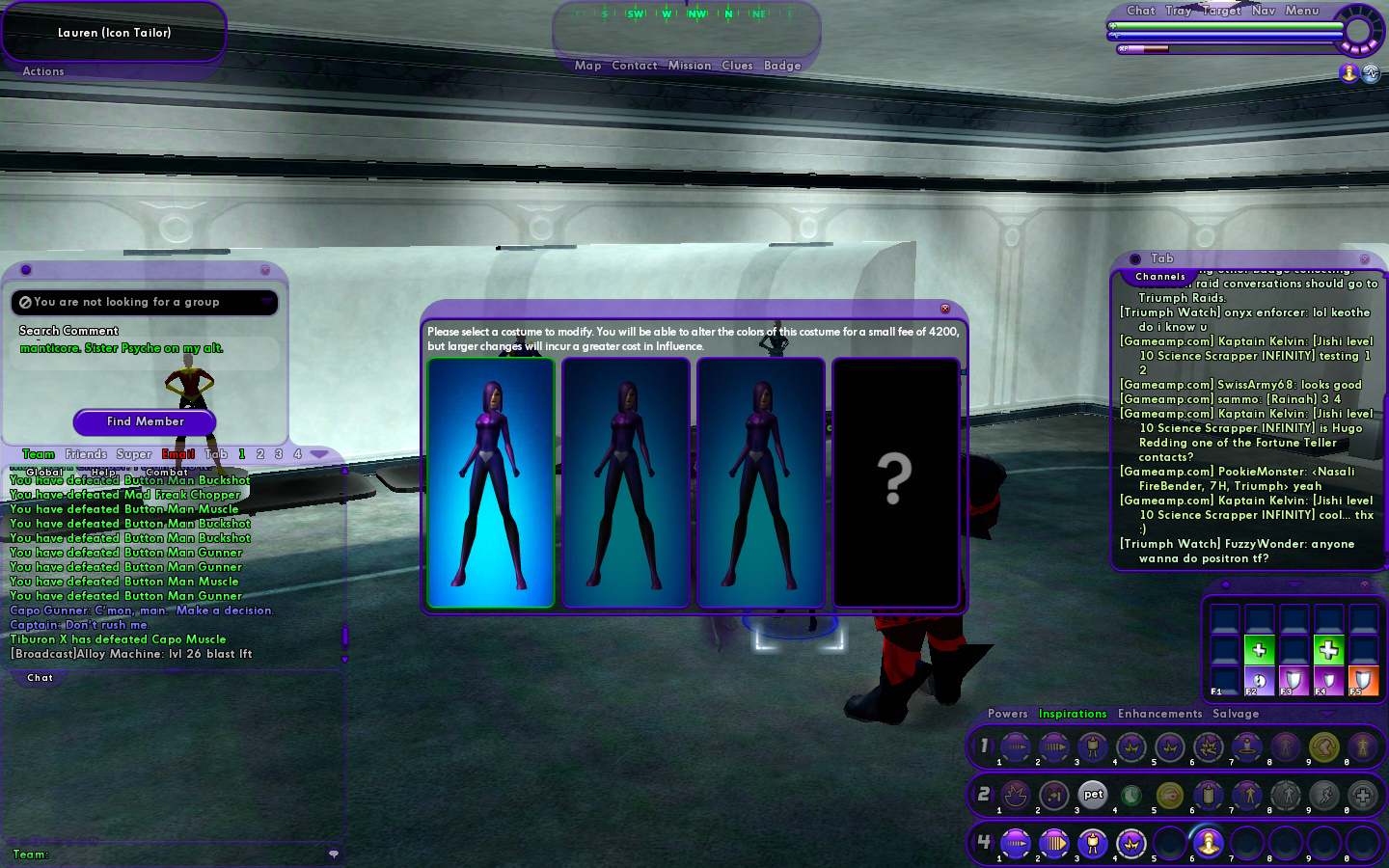Show the Mission panel
This screenshot has width=1389, height=868.
[x=690, y=66]
